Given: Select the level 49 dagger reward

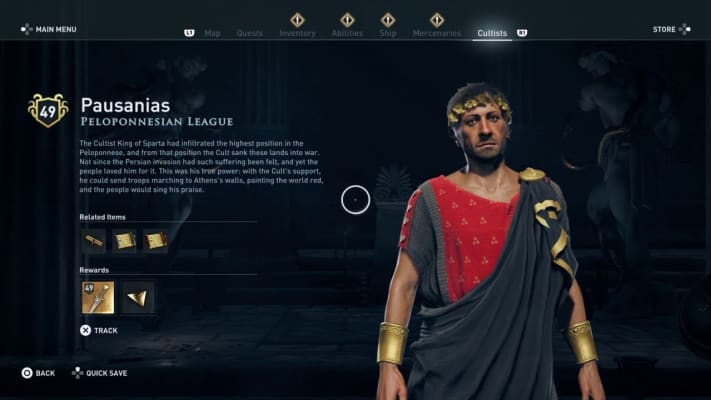Looking at the screenshot, I should [x=98, y=297].
